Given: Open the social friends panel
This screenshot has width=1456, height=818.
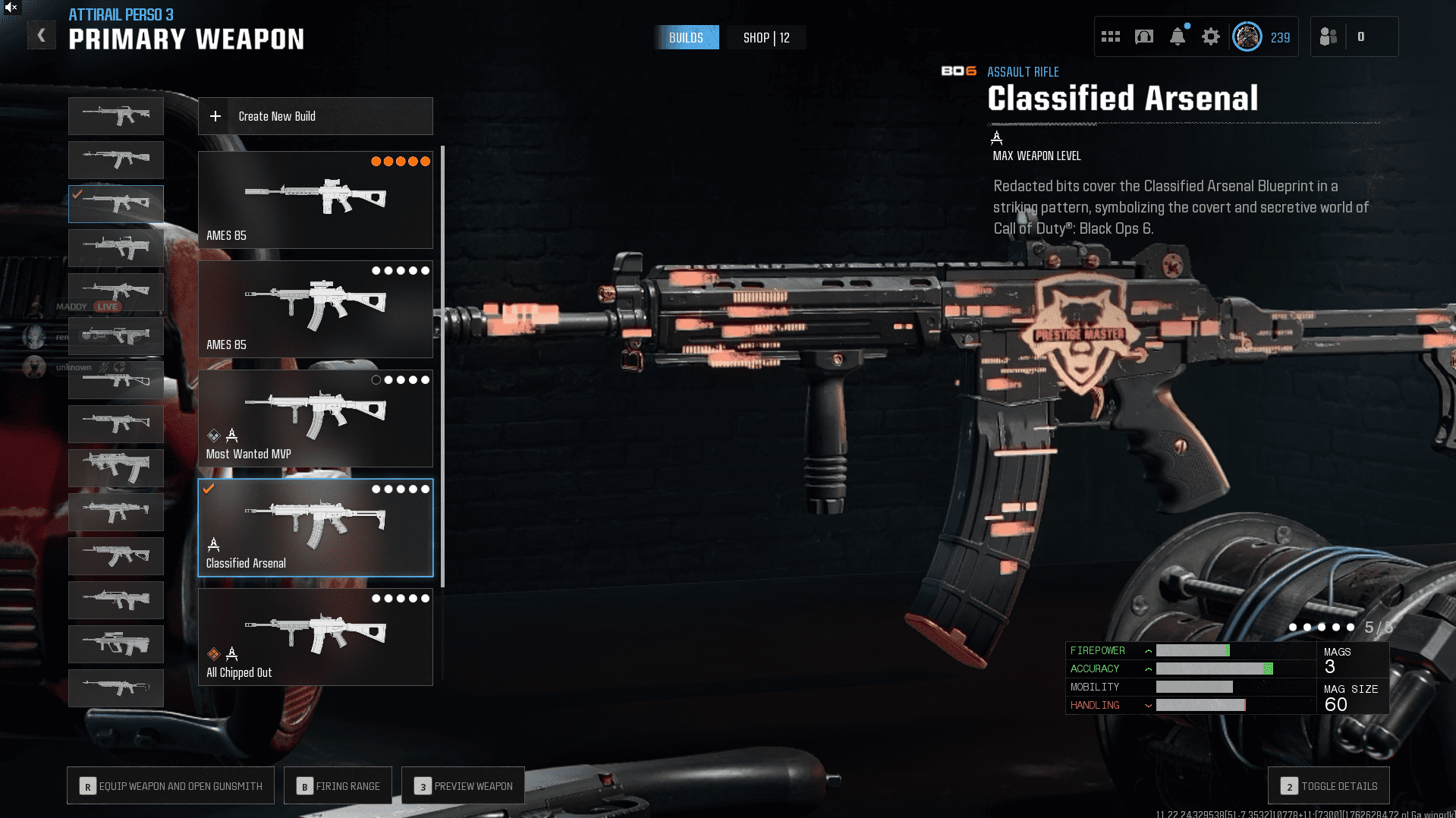Looking at the screenshot, I should coord(1329,36).
